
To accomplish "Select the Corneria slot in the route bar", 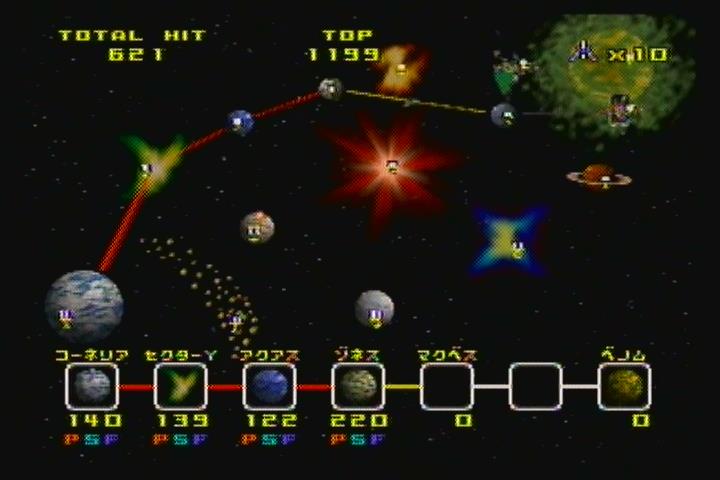I will (91, 387).
